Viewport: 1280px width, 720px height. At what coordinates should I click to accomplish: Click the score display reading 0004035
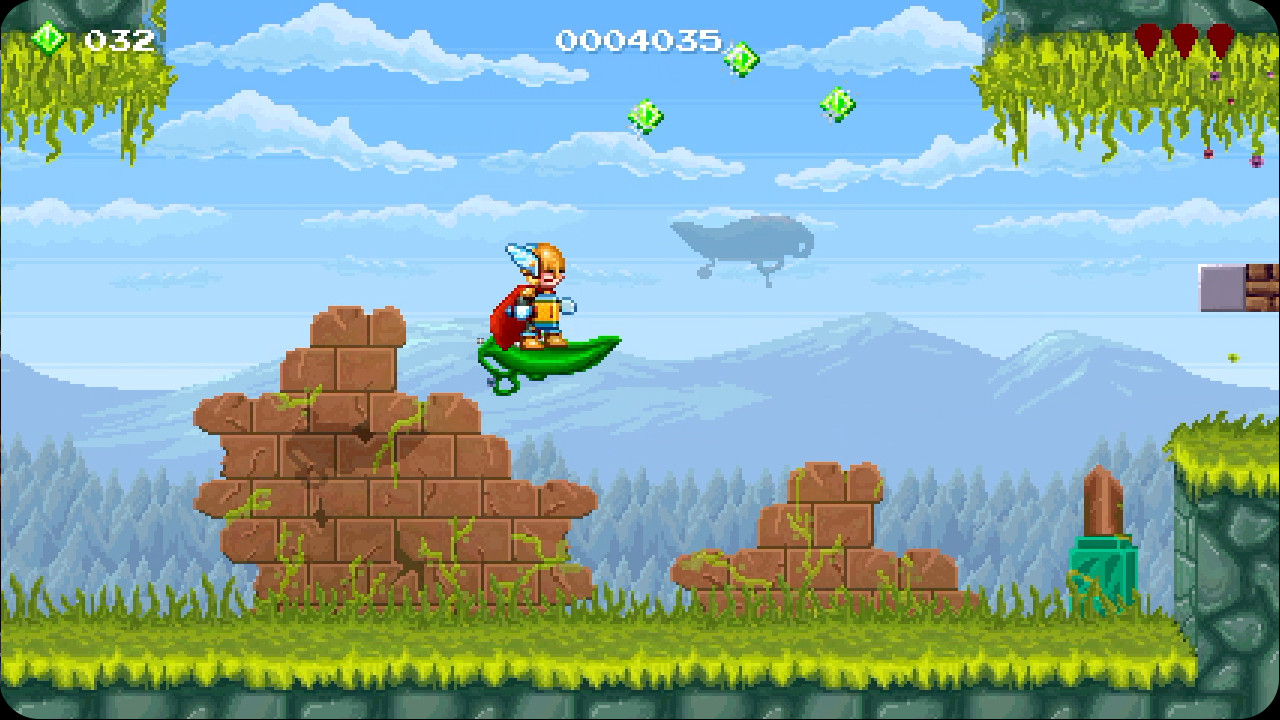pos(637,38)
